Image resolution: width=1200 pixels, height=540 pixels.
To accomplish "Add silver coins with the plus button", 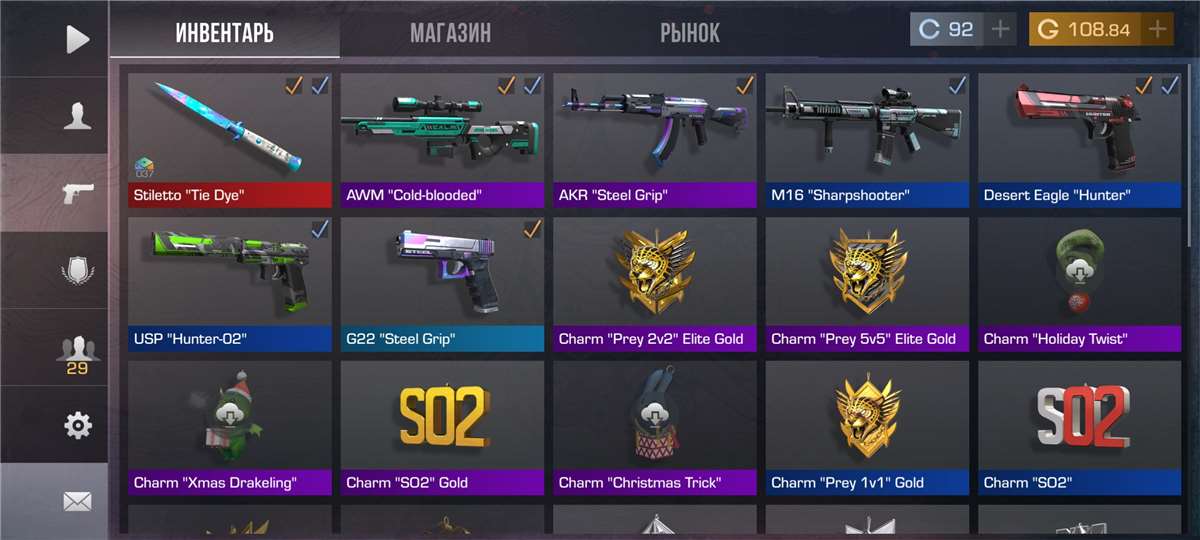I will [1000, 30].
